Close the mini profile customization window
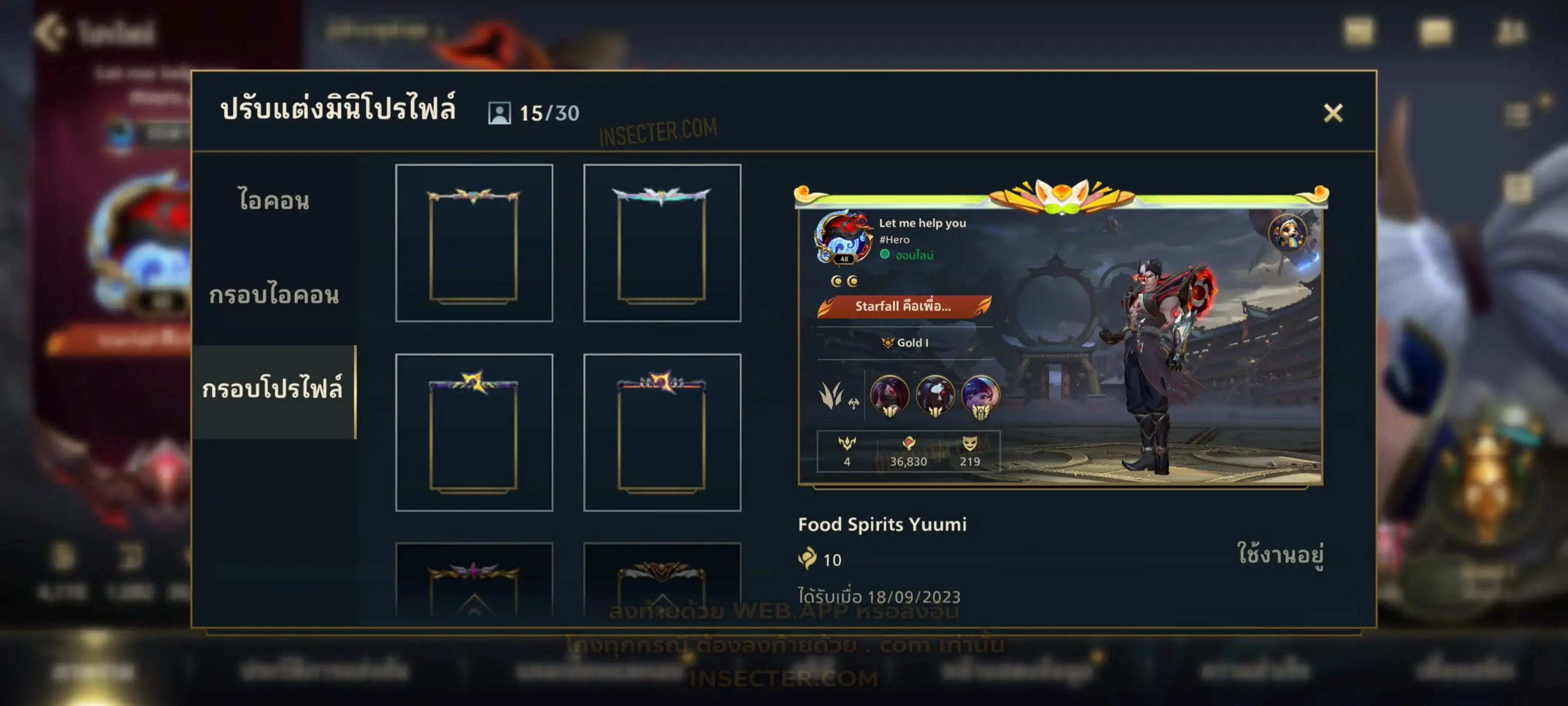Screen dimensions: 1568x706 1333,113
